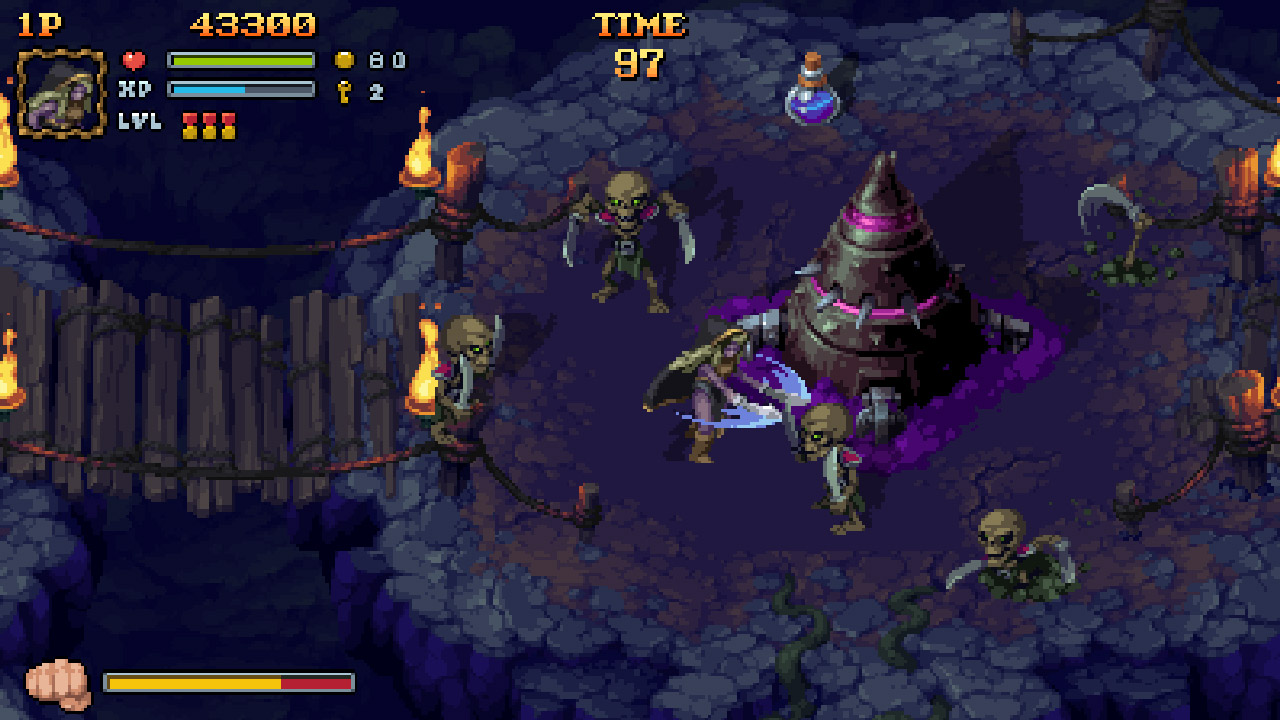Select the gold coin currency icon
This screenshot has height=720, width=1280.
click(x=344, y=58)
